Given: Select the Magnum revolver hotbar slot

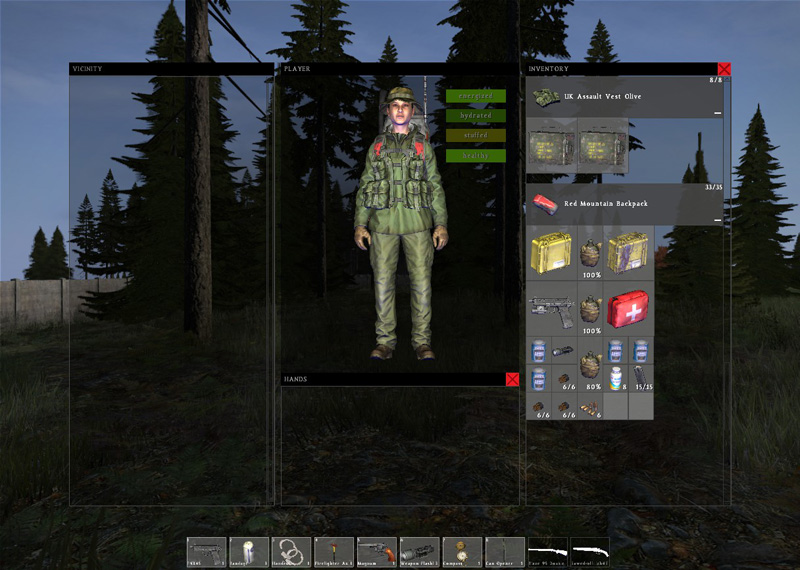Looking at the screenshot, I should click(x=377, y=552).
